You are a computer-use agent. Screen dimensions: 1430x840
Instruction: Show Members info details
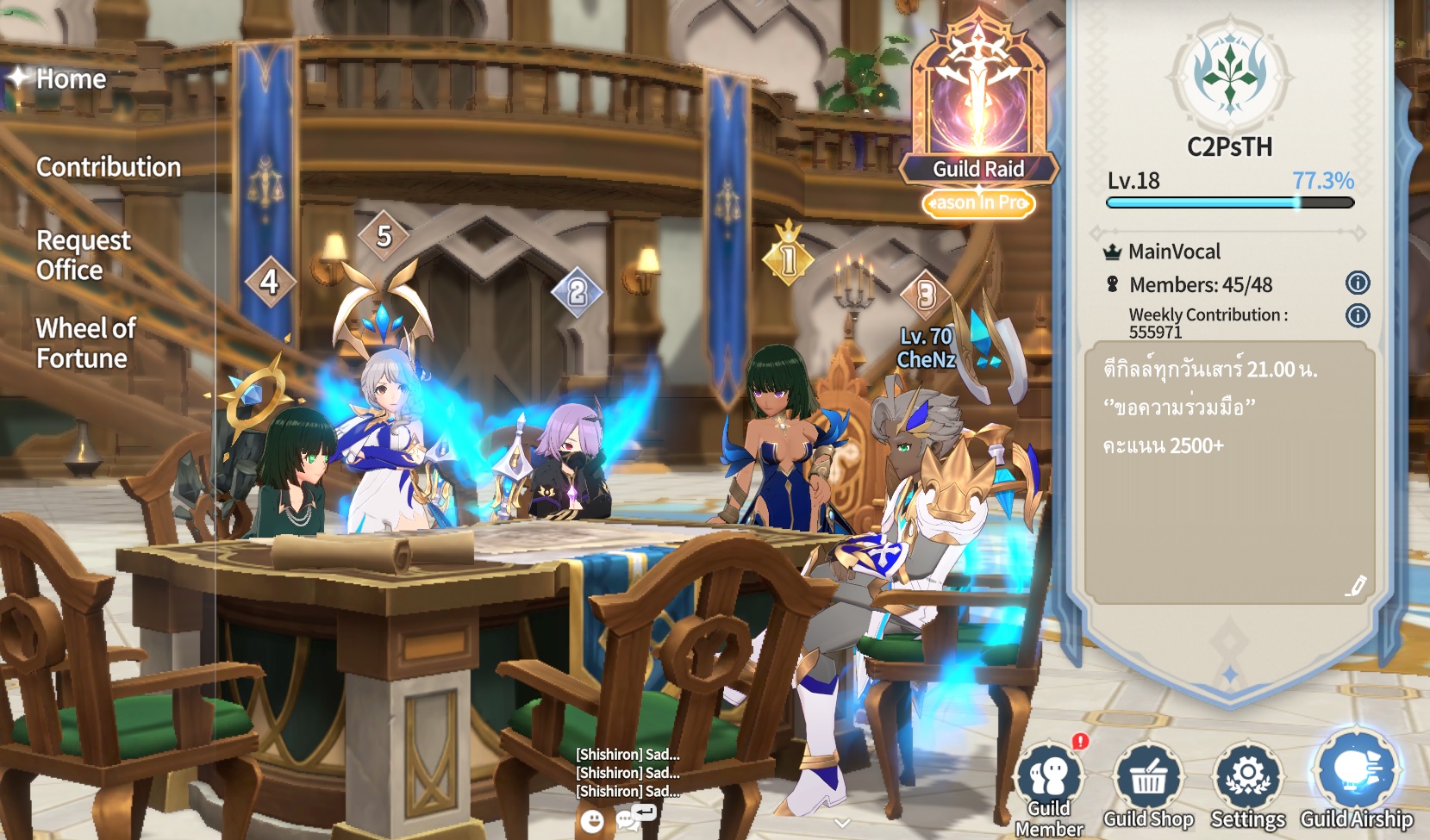(x=1358, y=283)
